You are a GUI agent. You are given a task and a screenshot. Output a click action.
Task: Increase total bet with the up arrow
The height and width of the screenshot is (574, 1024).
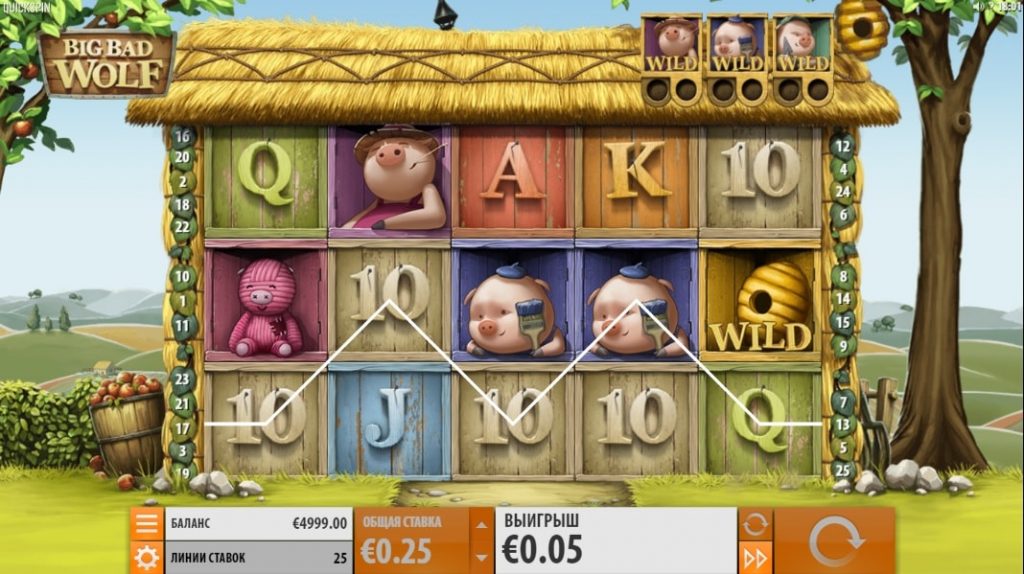click(x=481, y=524)
